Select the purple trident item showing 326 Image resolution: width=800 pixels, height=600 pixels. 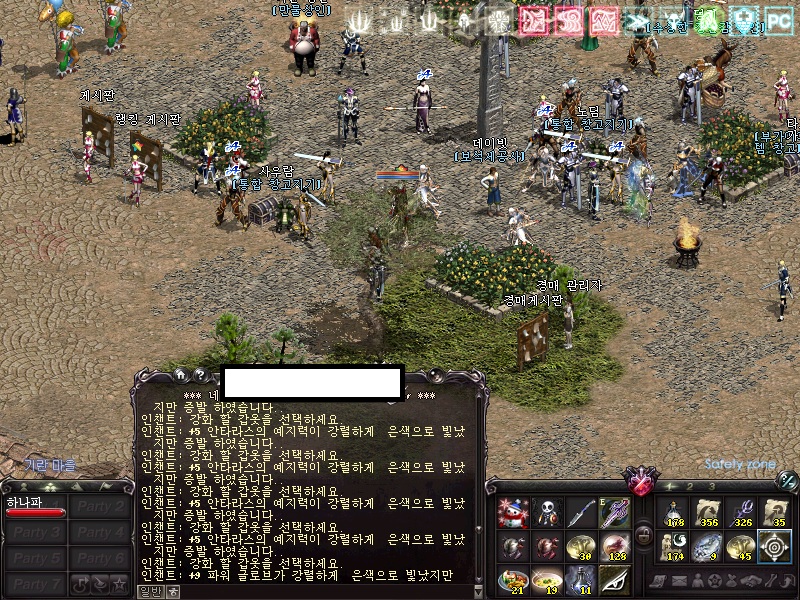(742, 514)
